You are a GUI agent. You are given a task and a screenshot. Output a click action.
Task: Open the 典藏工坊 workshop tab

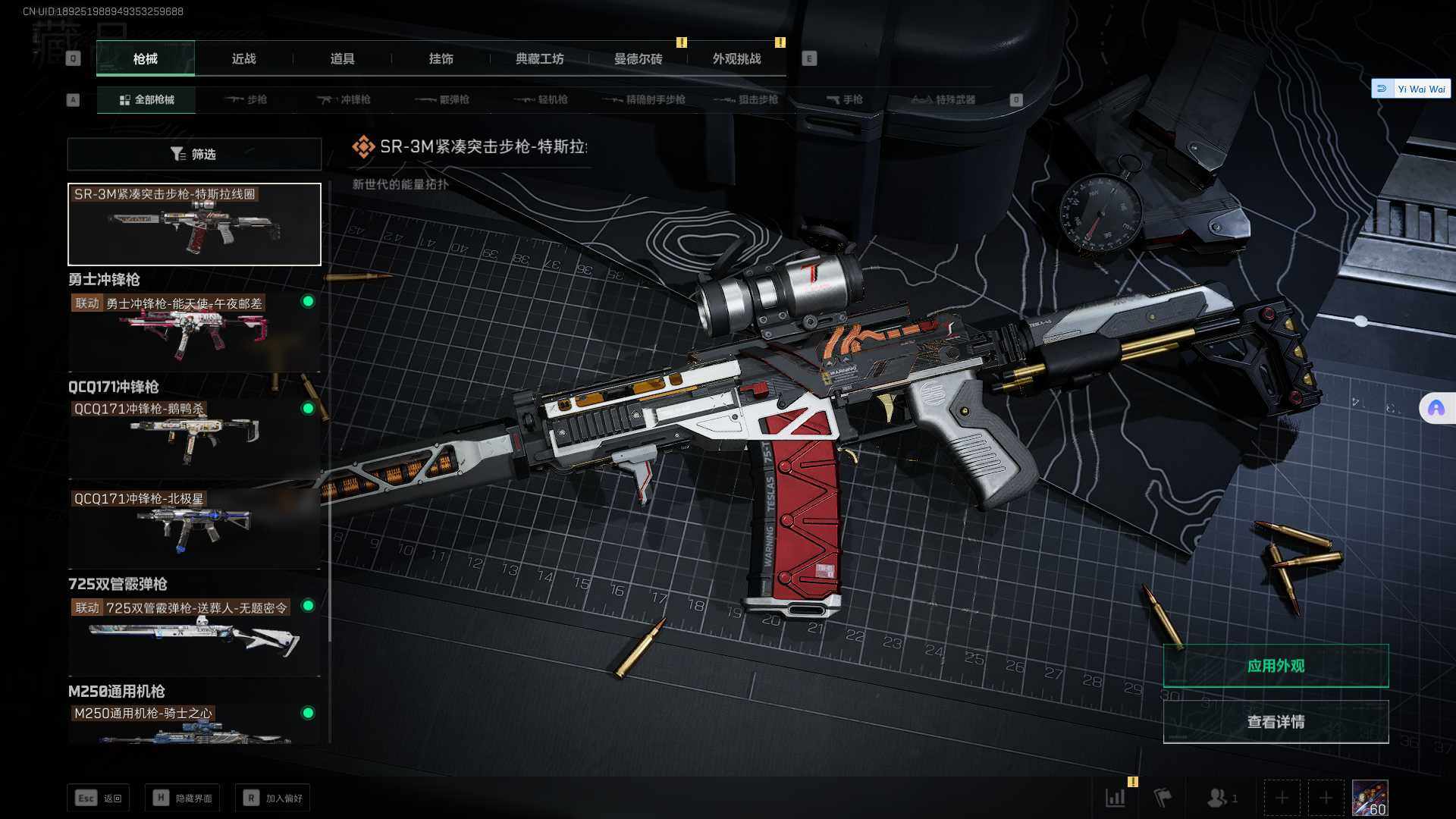(539, 58)
